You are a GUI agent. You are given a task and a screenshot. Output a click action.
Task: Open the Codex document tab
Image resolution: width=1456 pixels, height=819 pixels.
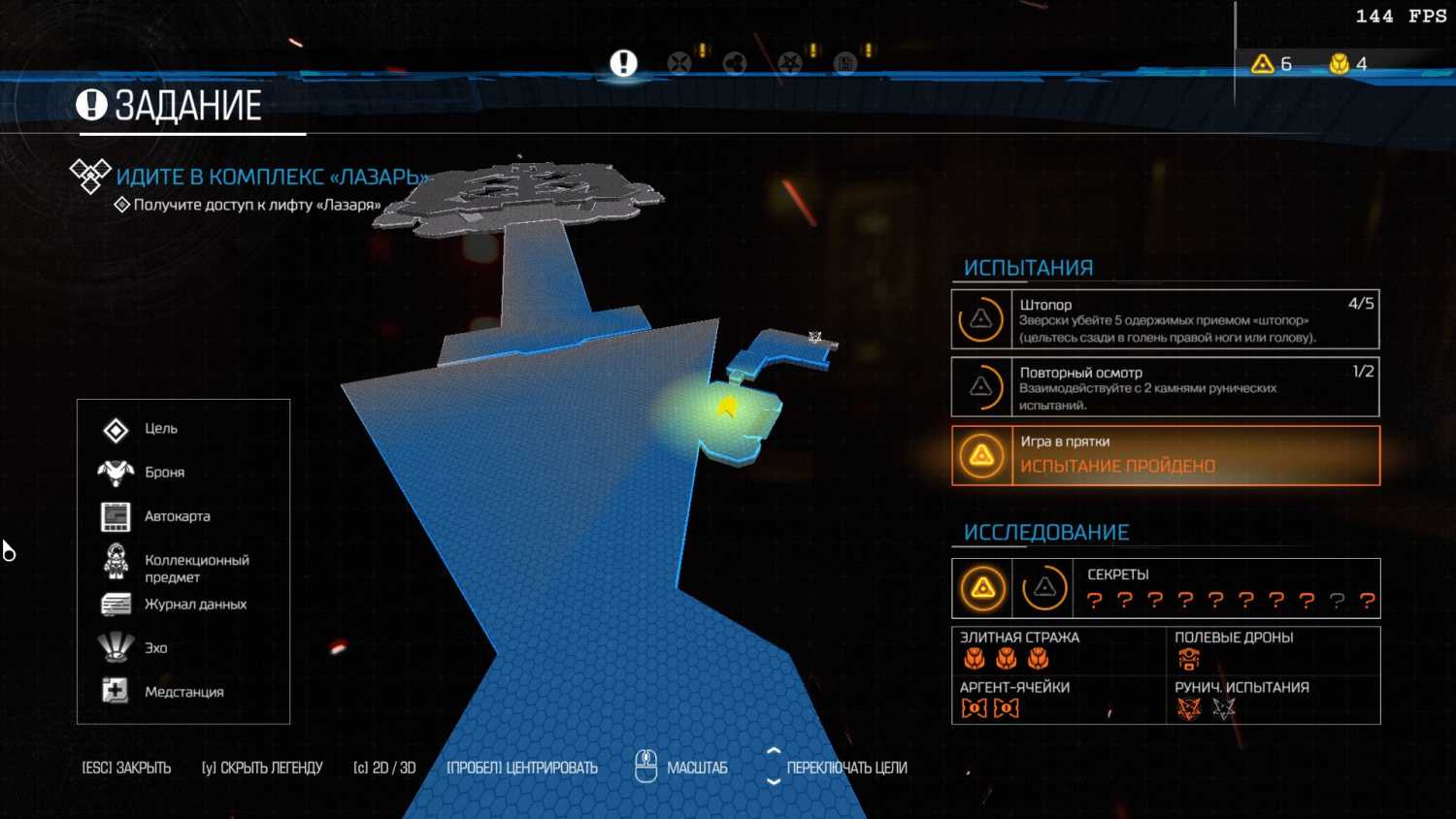tap(845, 63)
